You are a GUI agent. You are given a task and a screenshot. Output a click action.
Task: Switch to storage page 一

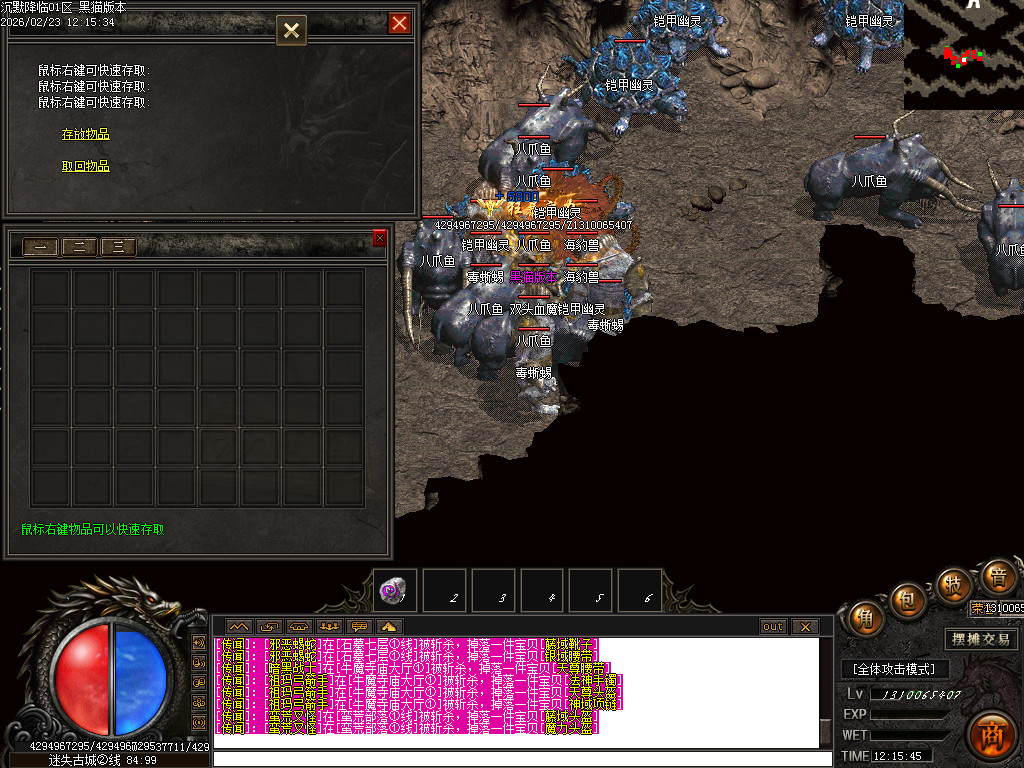pos(40,247)
